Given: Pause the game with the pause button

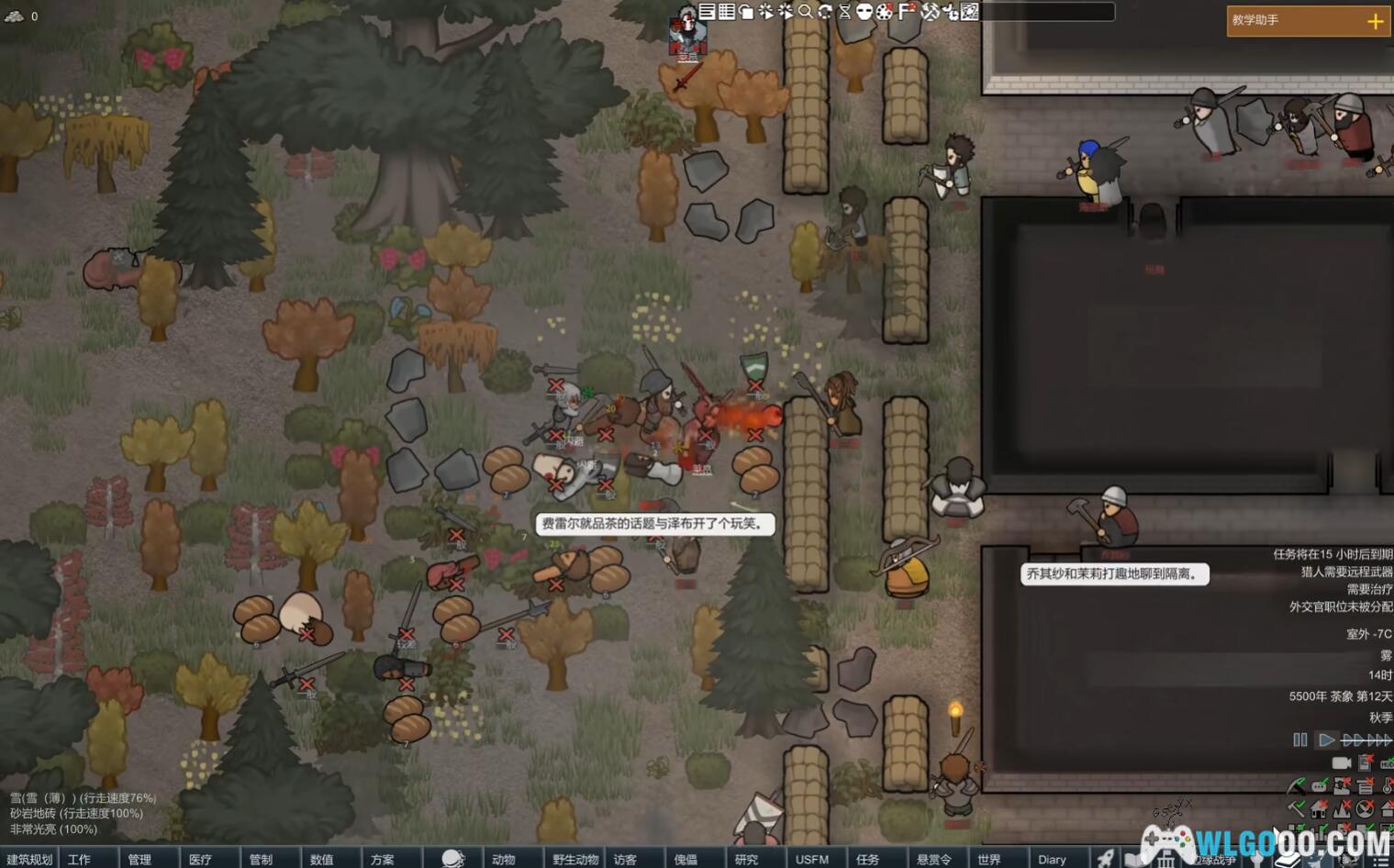Looking at the screenshot, I should coord(1300,740).
